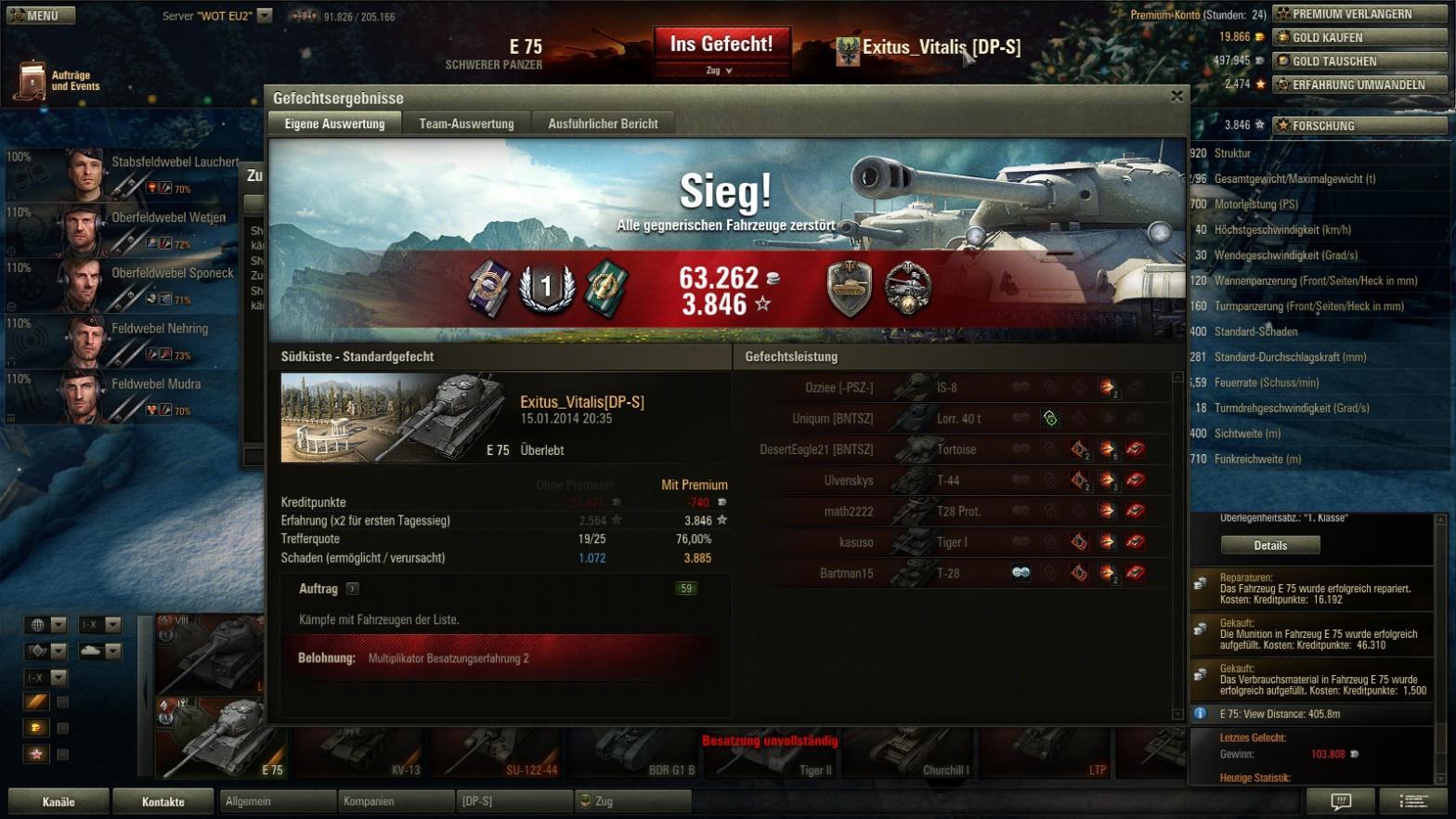Open Gold Kaufen

point(1358,37)
